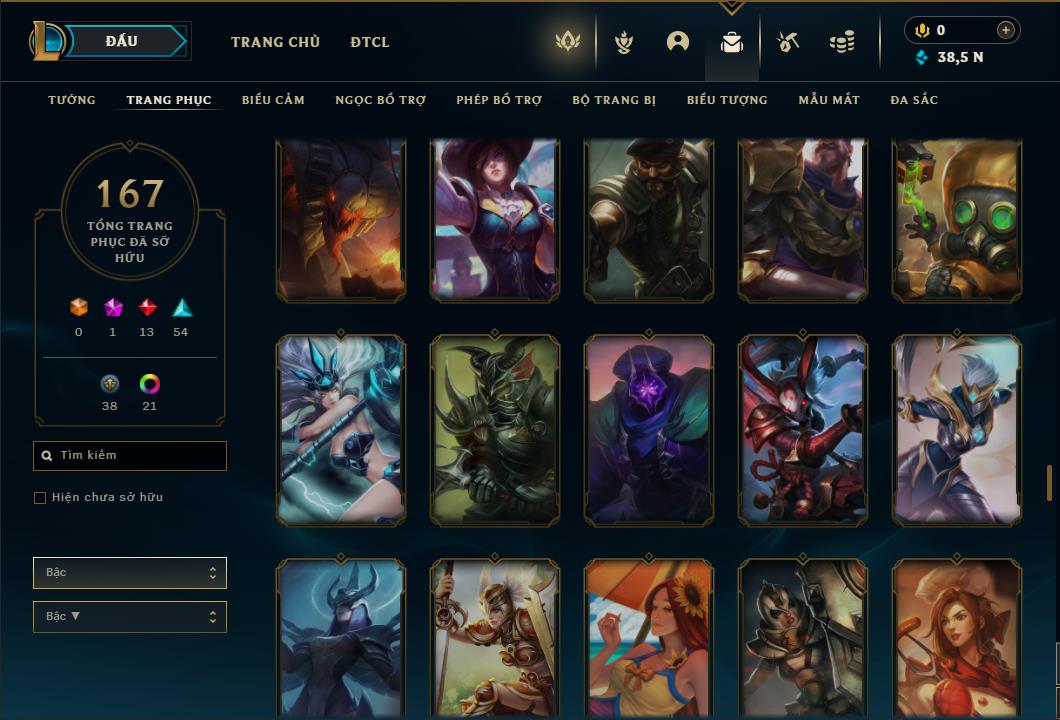Open the TRANG CHỦ home page
This screenshot has height=720, width=1060.
click(x=275, y=42)
